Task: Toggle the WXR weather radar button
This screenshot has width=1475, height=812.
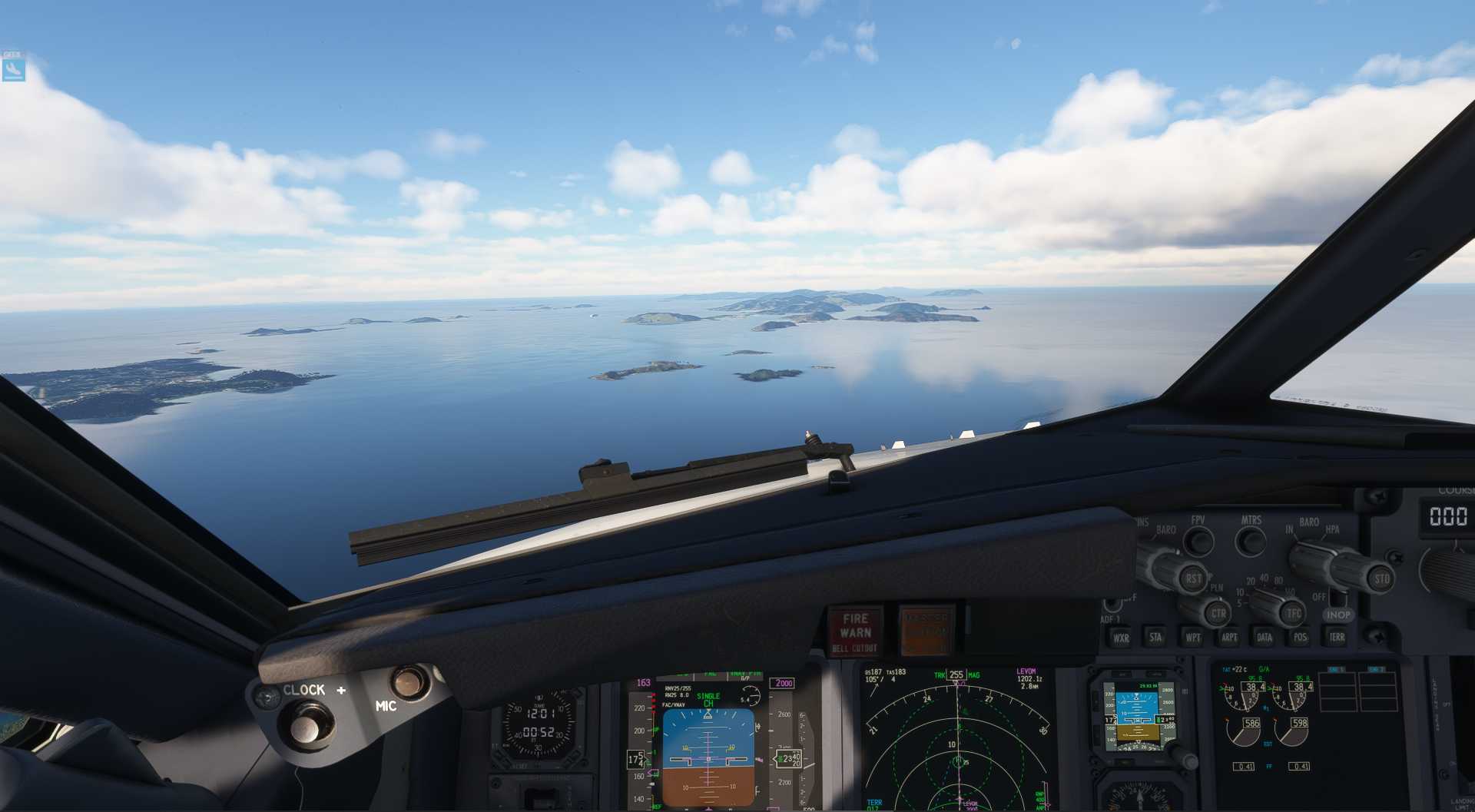Action: 1121,638
